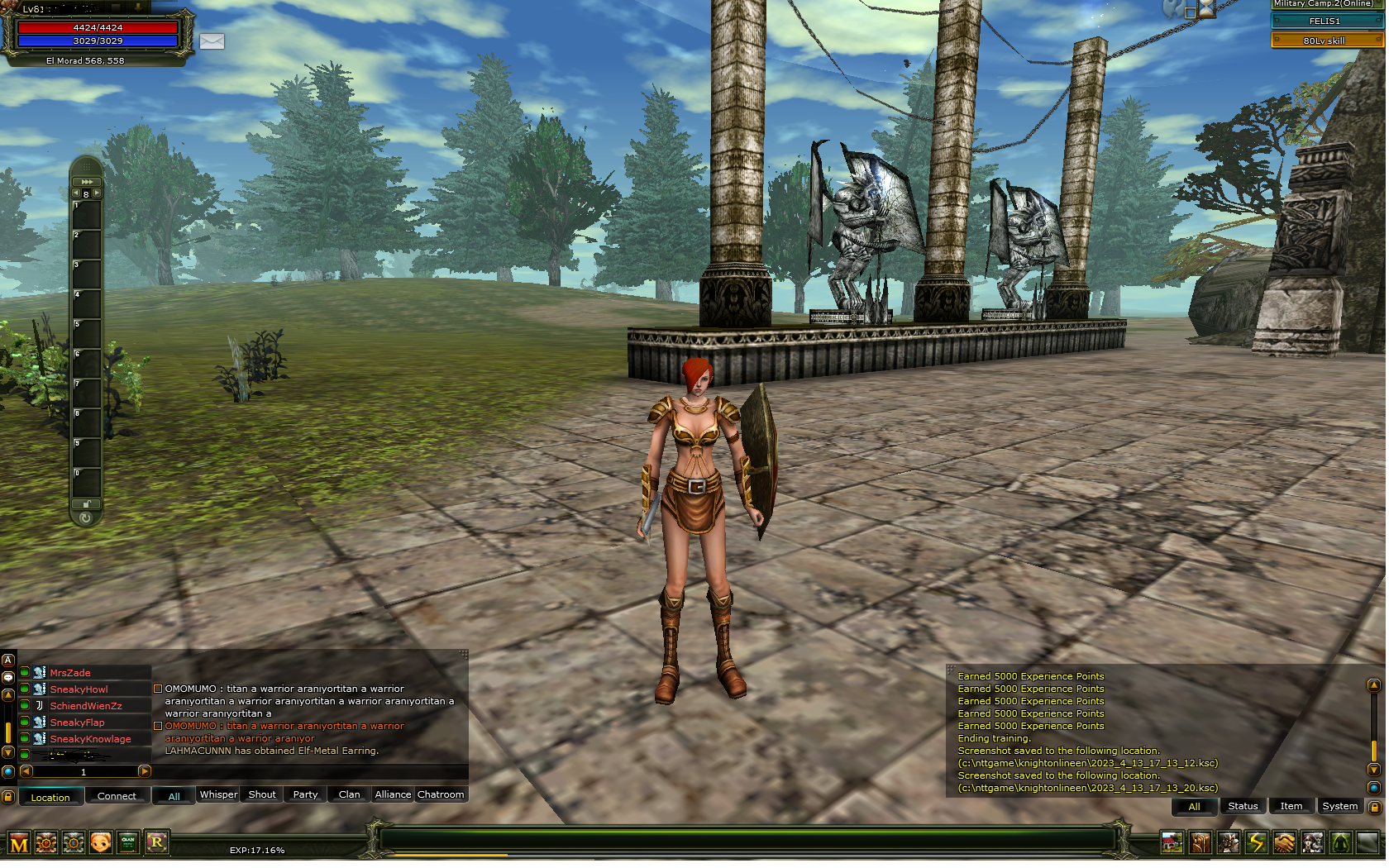Switch chat to the Shout tab
1389x868 pixels.
[x=262, y=794]
